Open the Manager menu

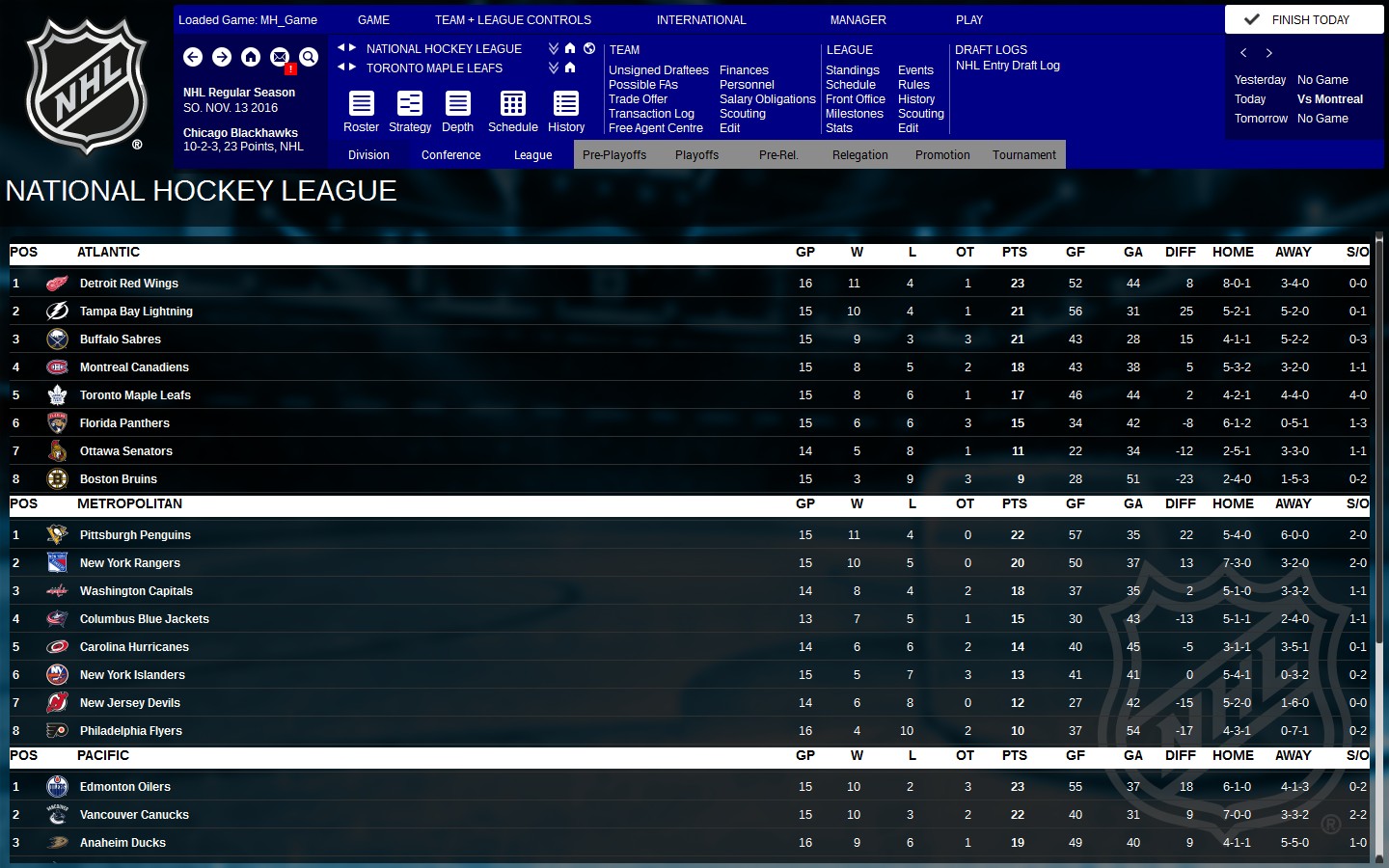(x=857, y=19)
